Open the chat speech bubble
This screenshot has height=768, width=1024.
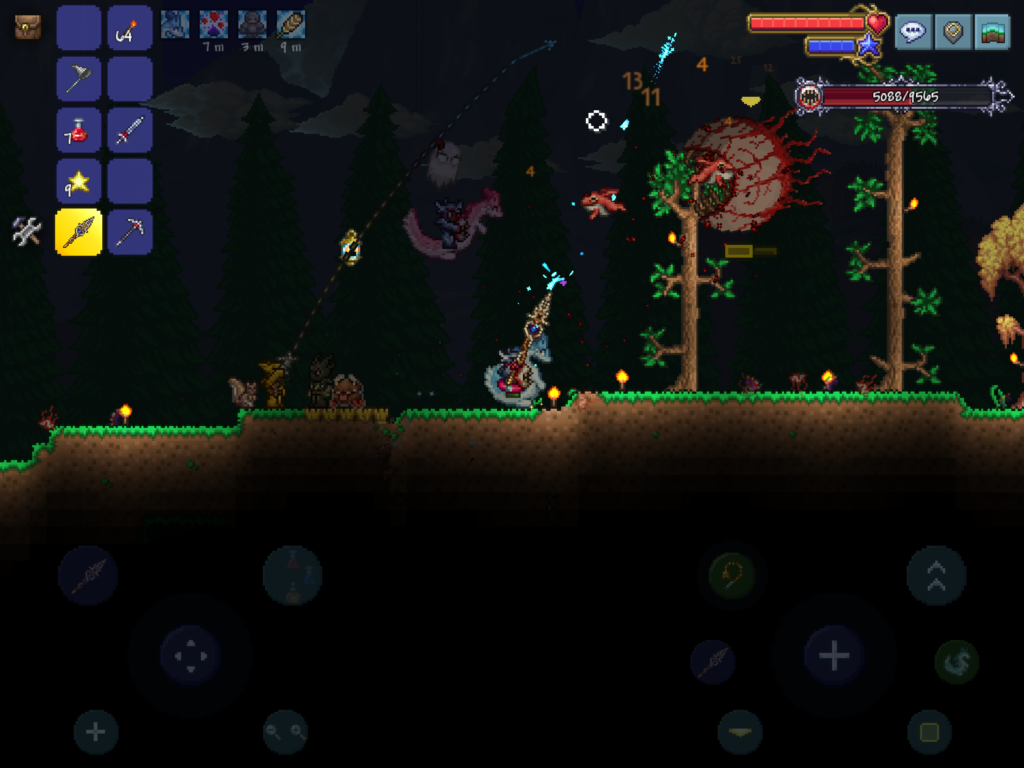913,32
